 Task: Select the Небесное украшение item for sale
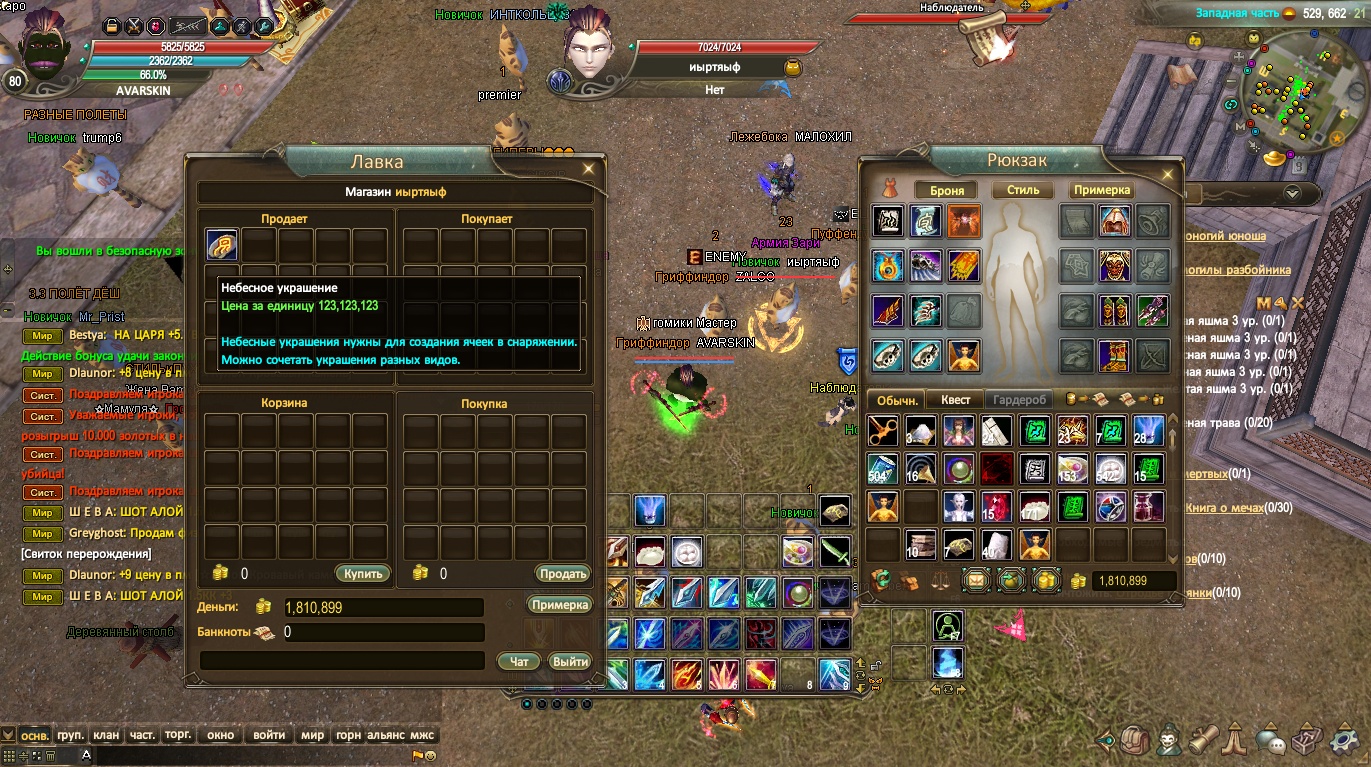[x=221, y=245]
